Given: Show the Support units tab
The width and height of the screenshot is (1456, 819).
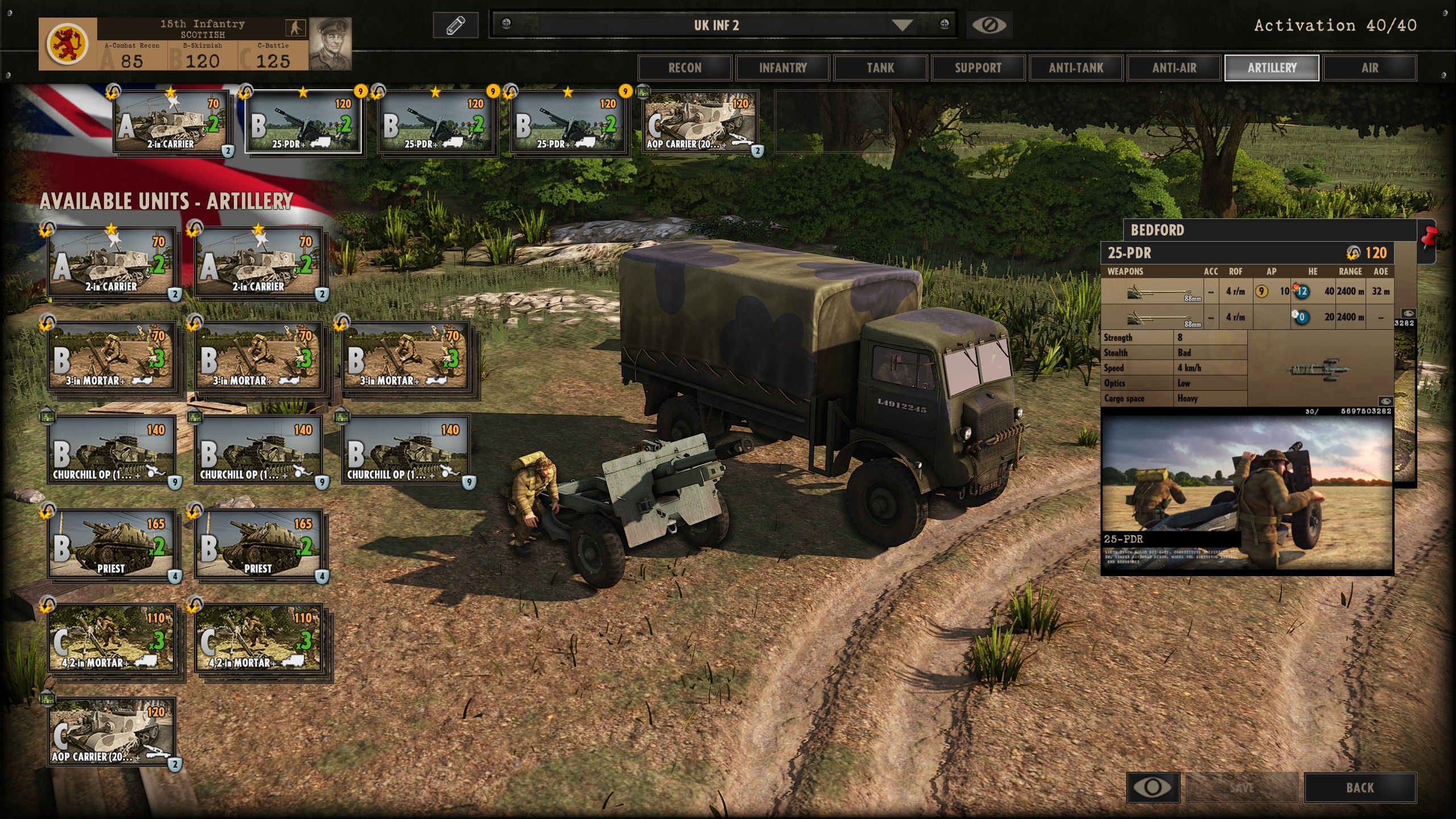Looking at the screenshot, I should pyautogui.click(x=978, y=68).
